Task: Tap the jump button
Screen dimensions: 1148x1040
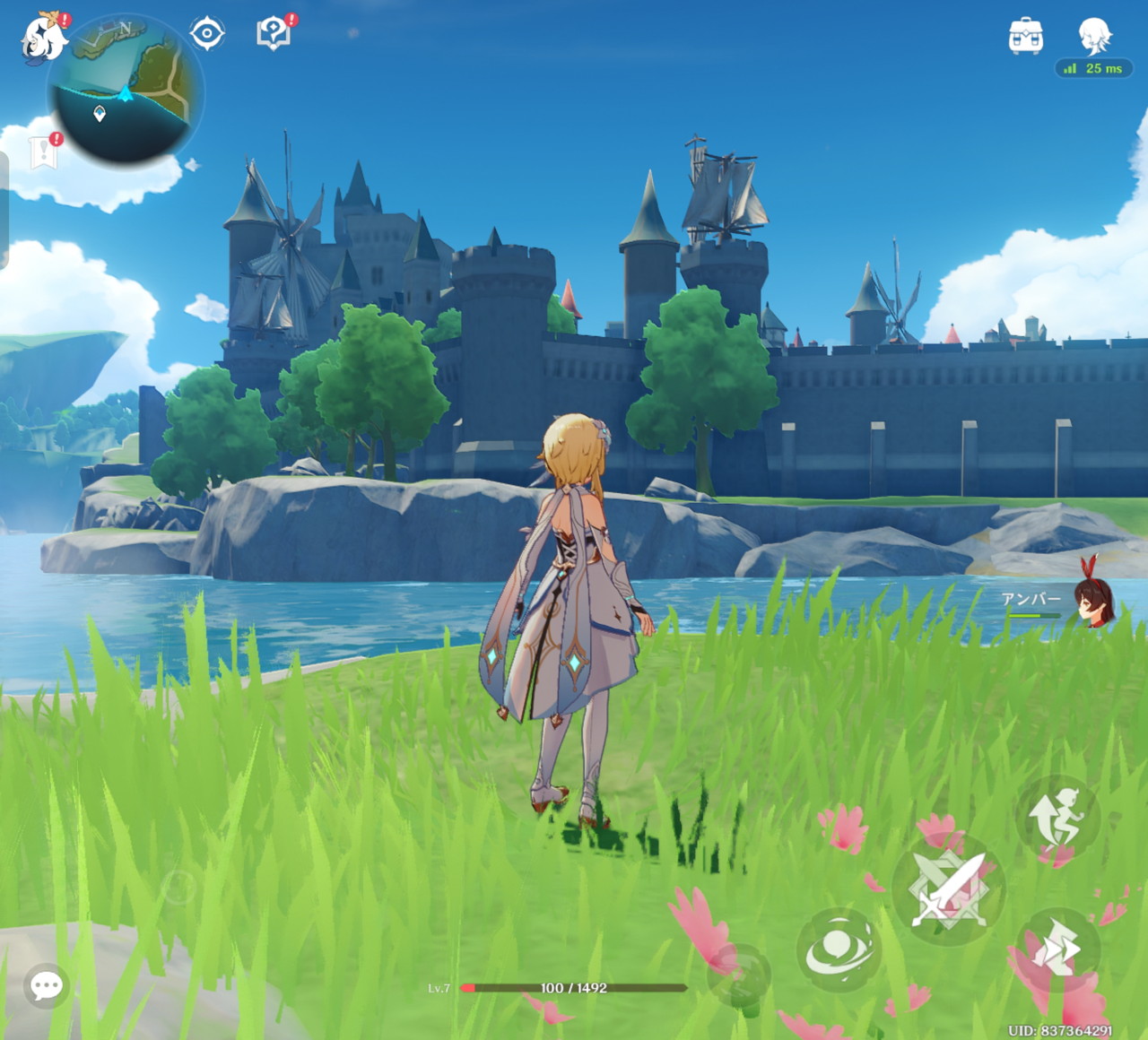Action: (1058, 817)
